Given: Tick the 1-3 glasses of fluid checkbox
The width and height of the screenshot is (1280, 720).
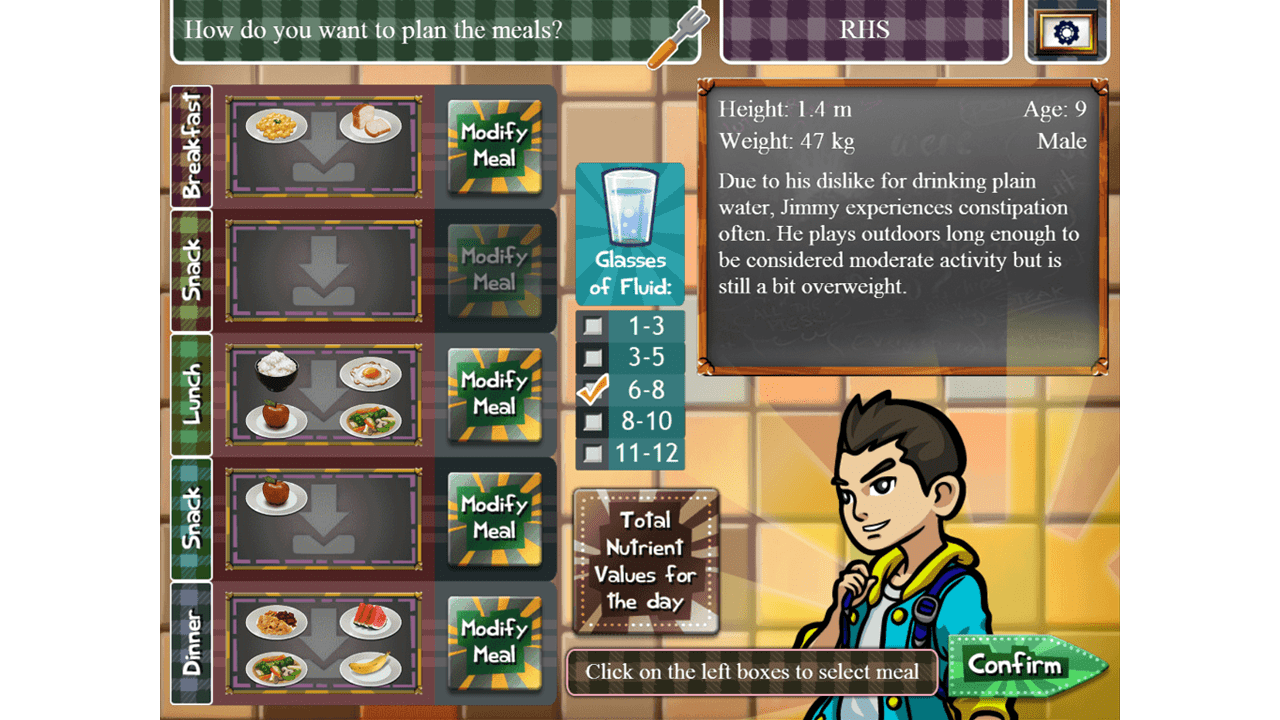Looking at the screenshot, I should (593, 326).
